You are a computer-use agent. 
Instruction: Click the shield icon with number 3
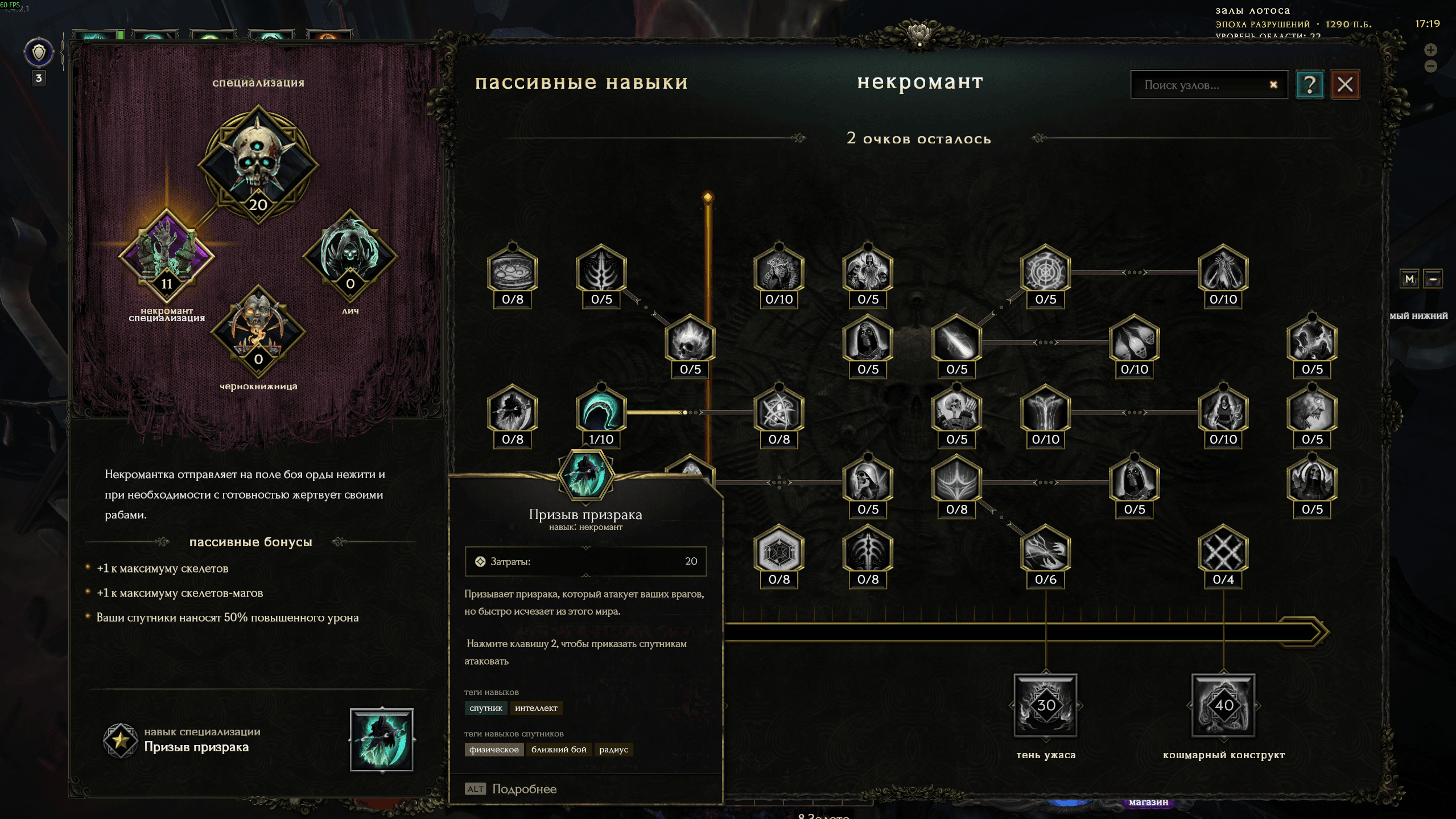coord(39,53)
